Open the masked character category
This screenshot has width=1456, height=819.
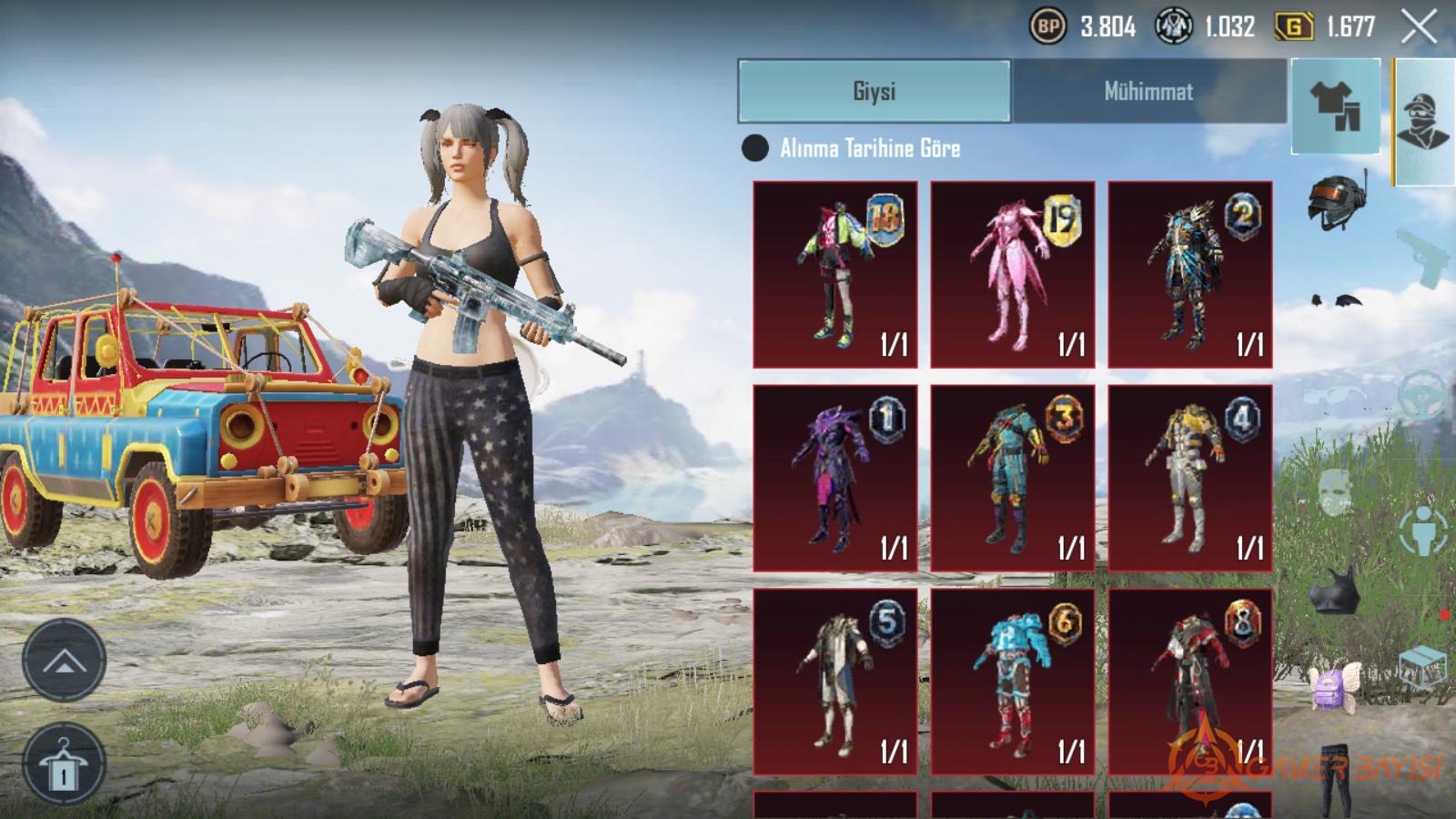tap(1424, 121)
